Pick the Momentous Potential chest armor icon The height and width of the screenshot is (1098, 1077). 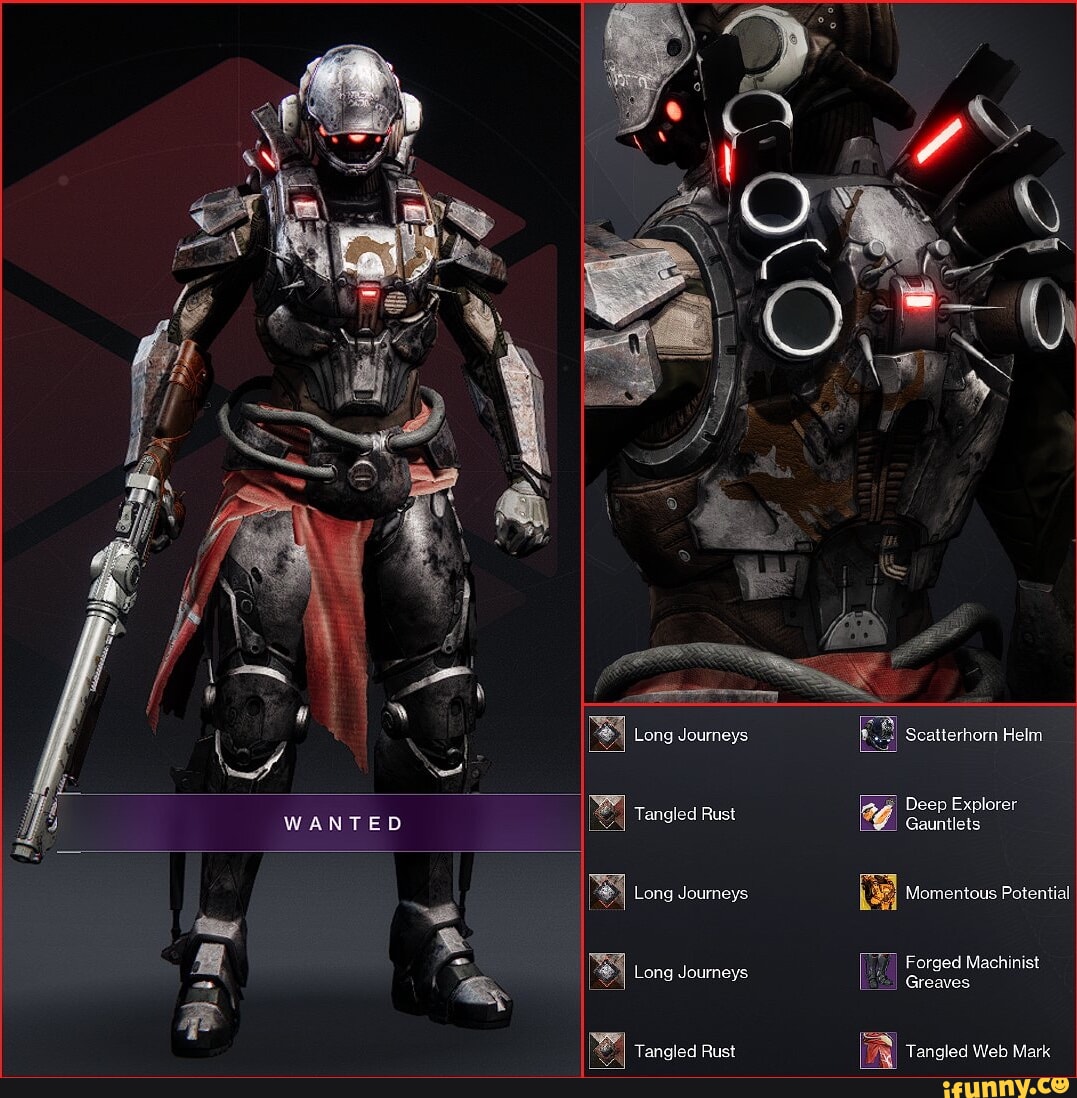878,892
